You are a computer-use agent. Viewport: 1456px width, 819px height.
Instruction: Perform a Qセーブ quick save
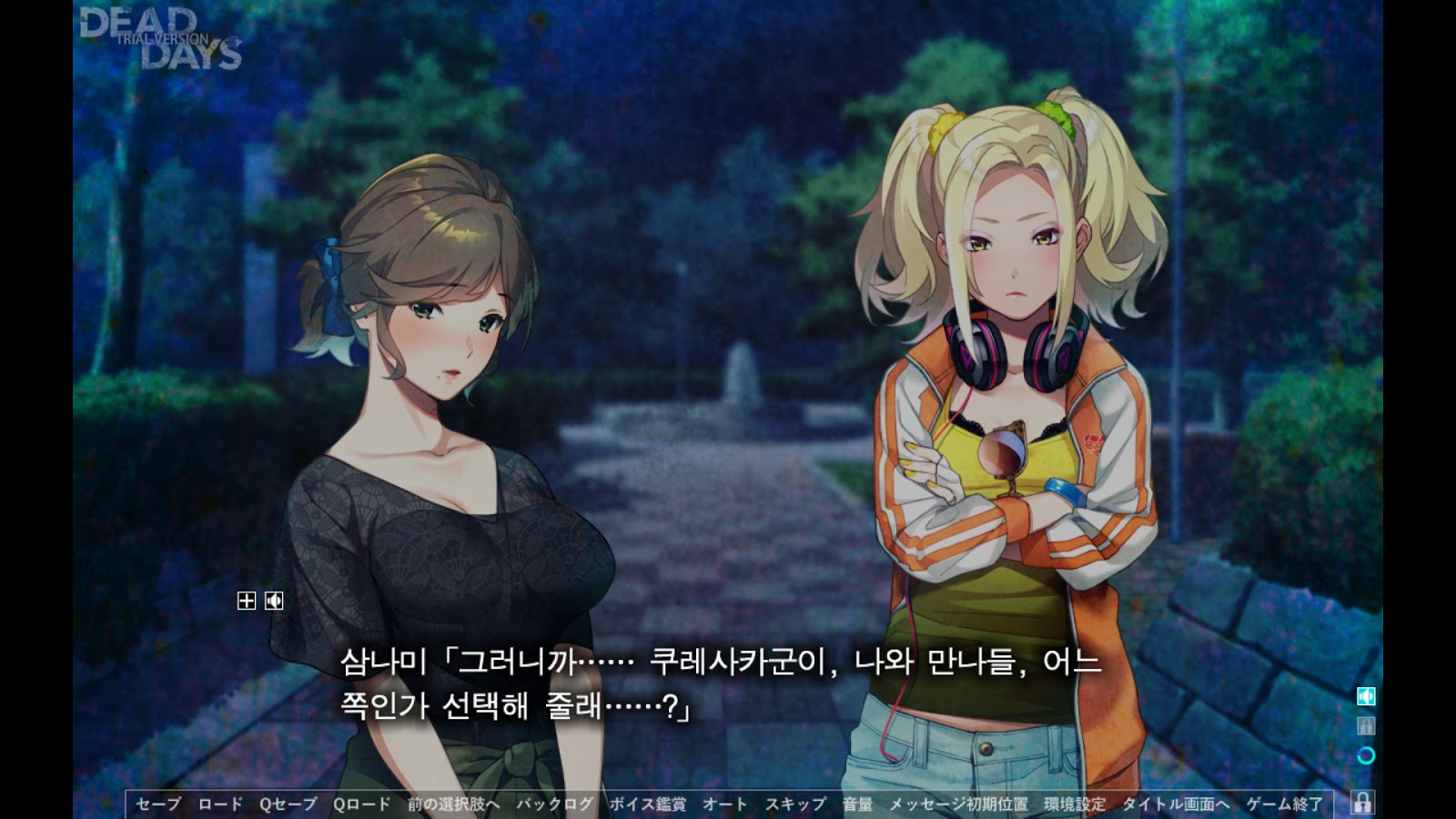point(289,804)
